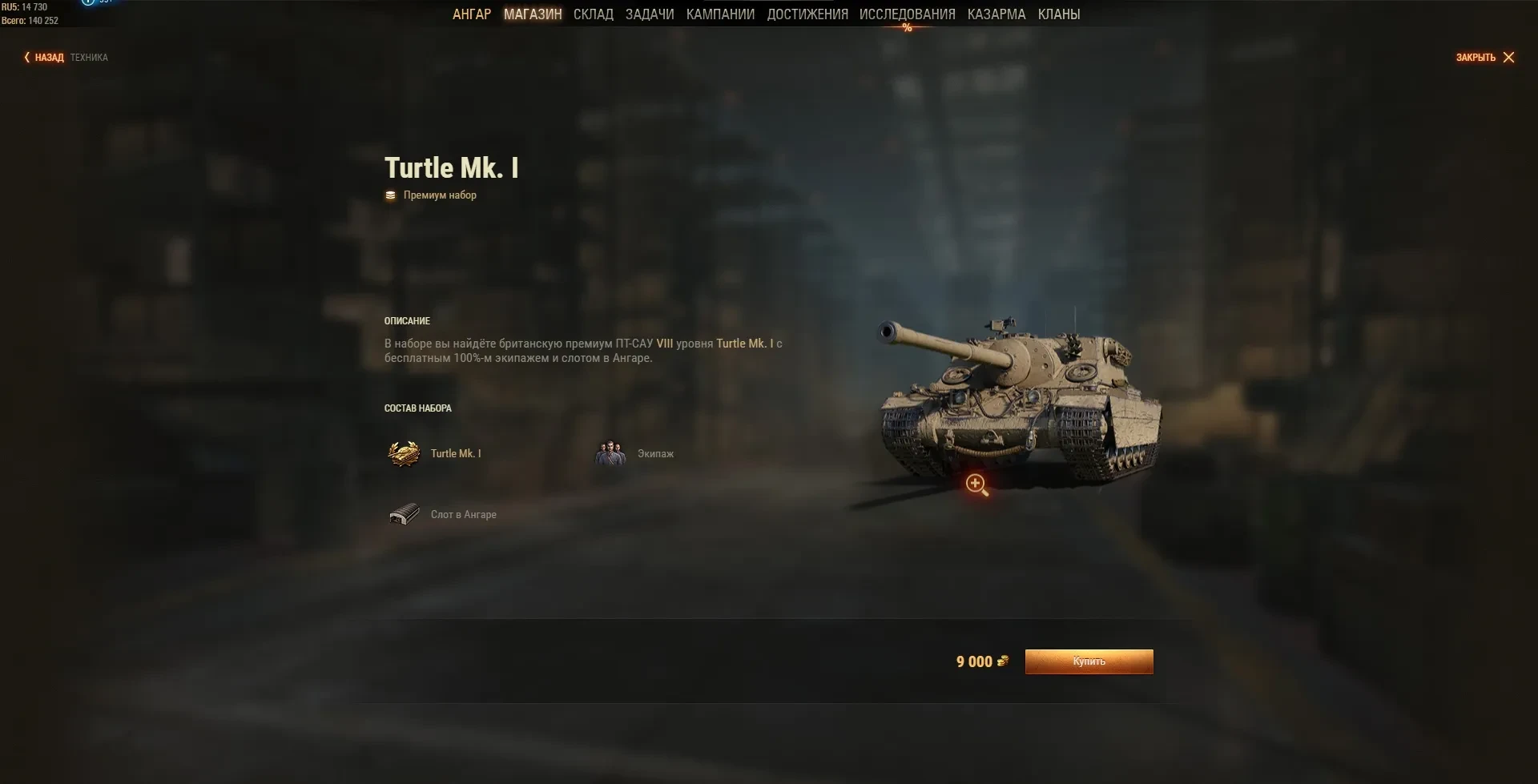Open the ИССЛЕДОВАНИЯ tab
The image size is (1538, 784).
(x=907, y=14)
